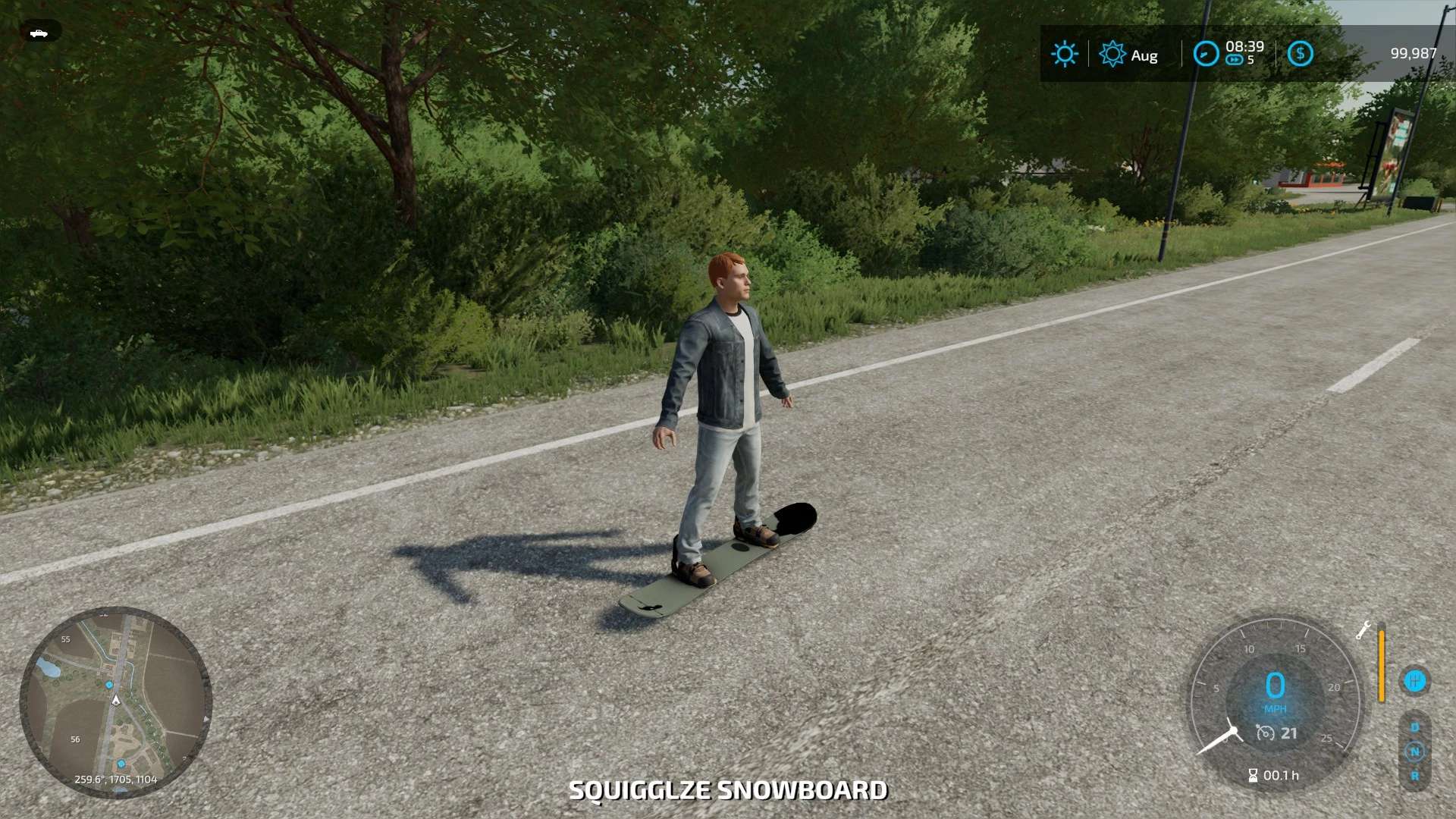Click the blue gearbox shifter icon
1456x819 pixels.
pos(1414,680)
